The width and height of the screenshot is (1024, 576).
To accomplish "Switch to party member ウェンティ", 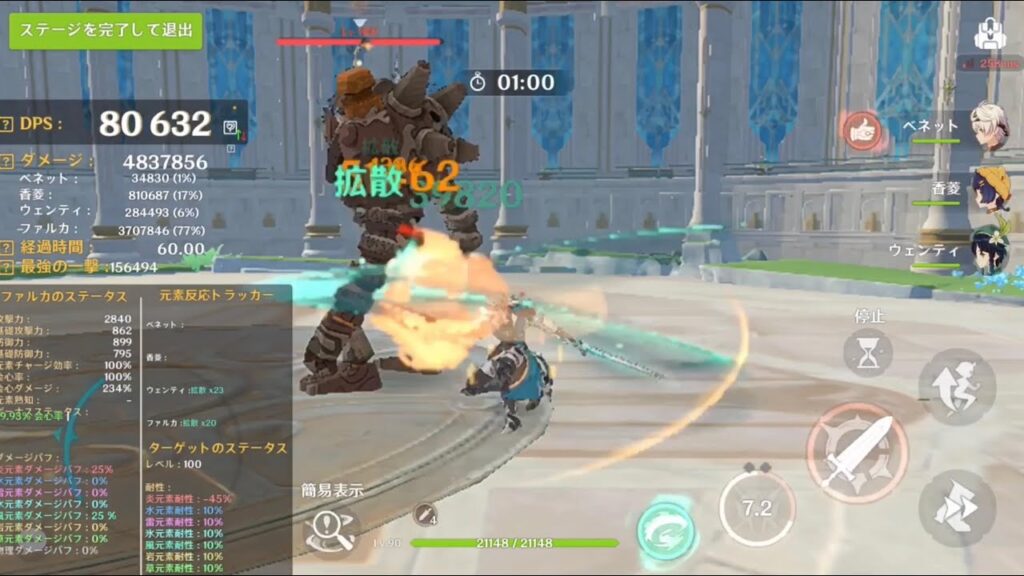I will click(x=988, y=250).
